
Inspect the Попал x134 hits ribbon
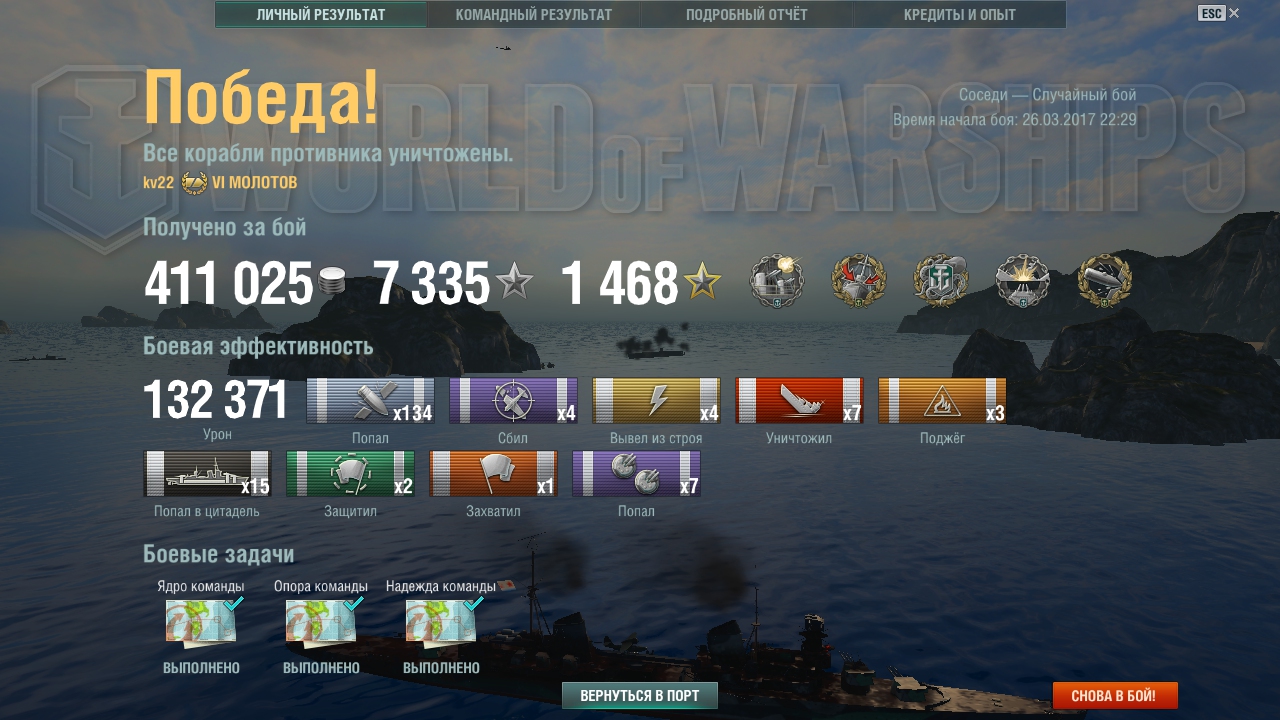tap(370, 401)
